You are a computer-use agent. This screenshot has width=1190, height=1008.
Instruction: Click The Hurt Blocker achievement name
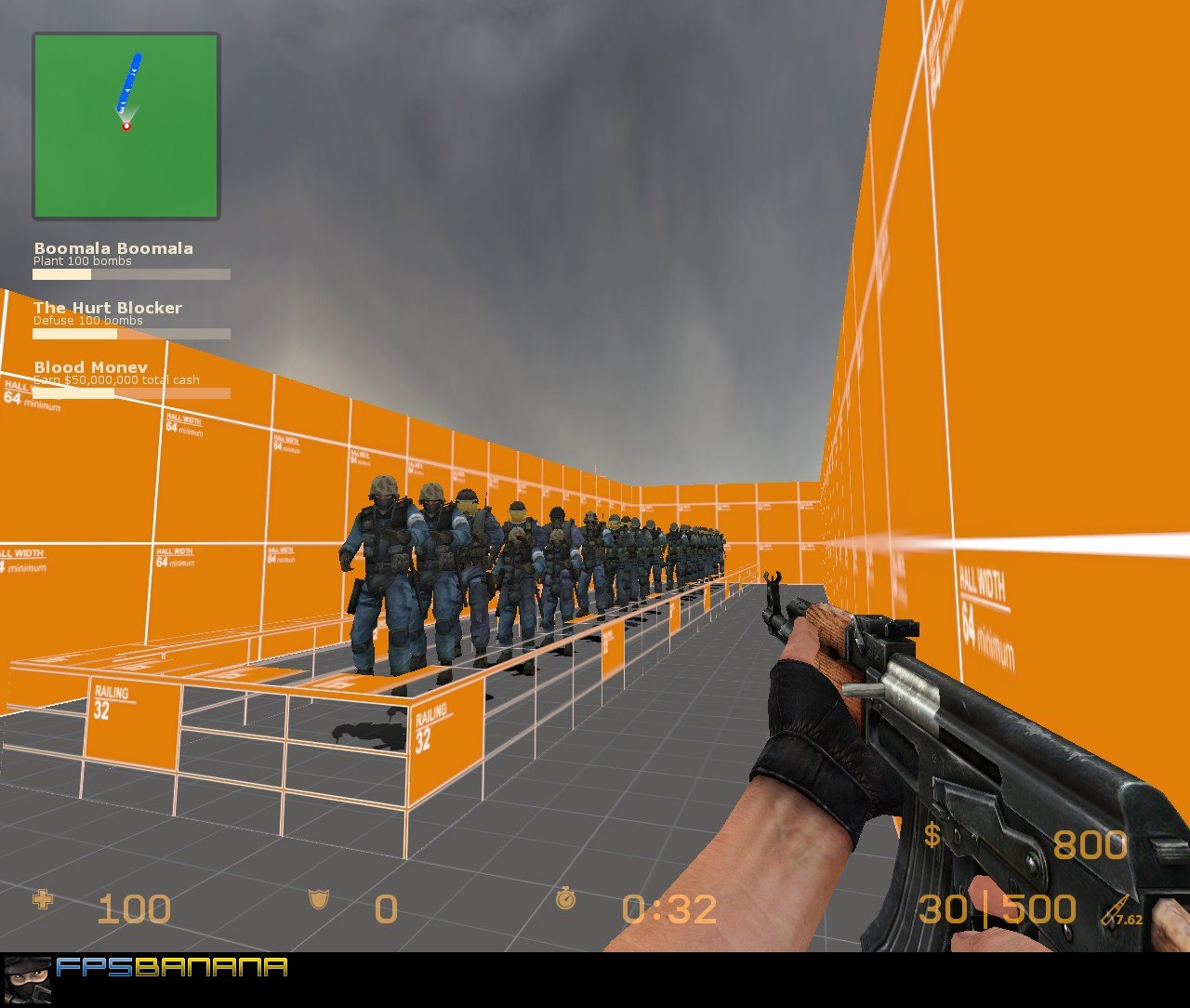108,308
